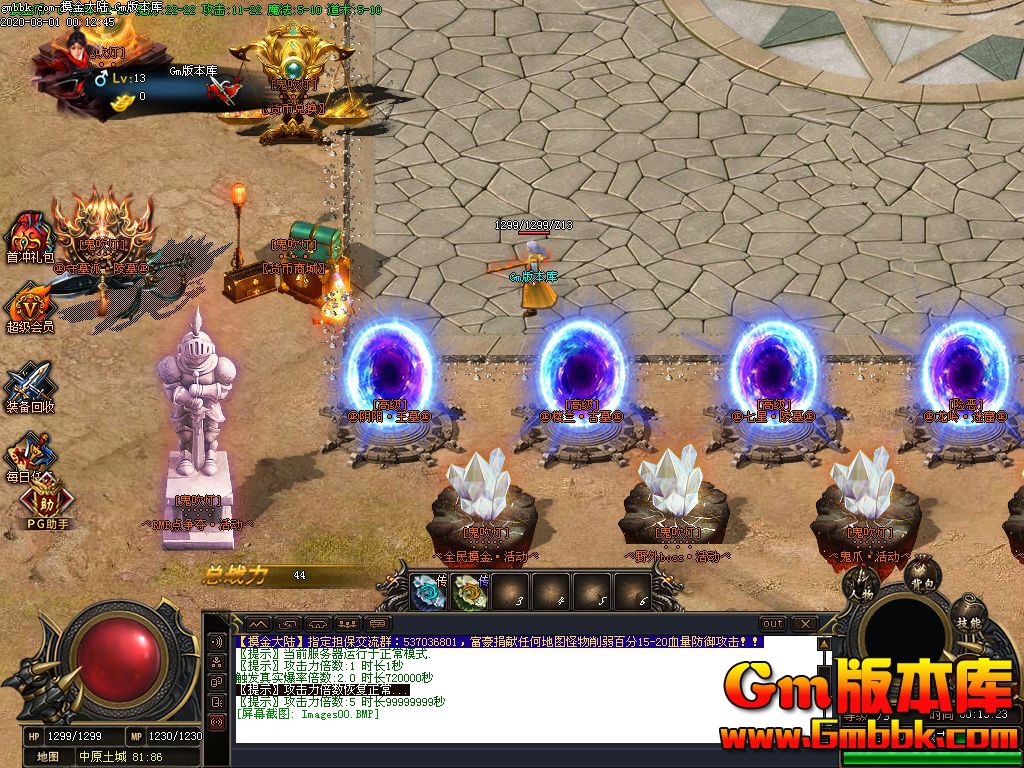The image size is (1024, 768).
Task: Click the first chat-channel button above the chat log
Action: [x=258, y=624]
